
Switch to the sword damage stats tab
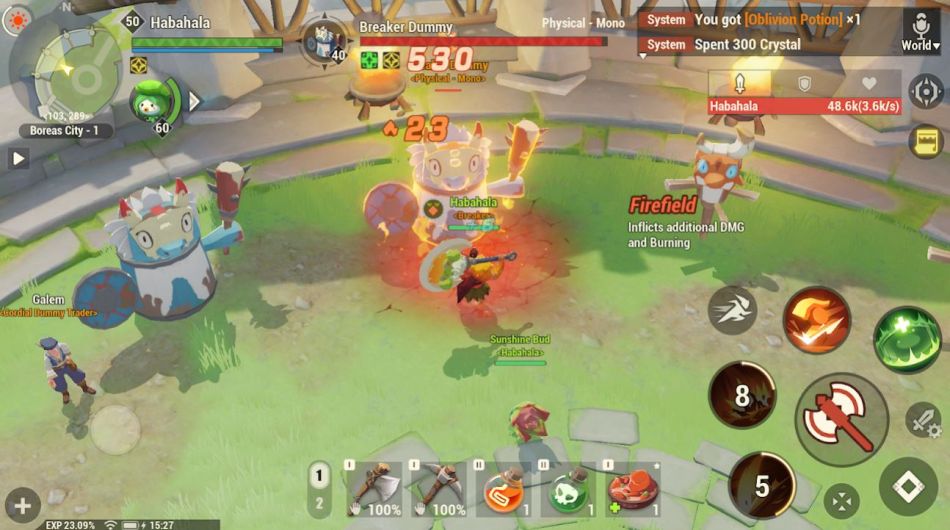pyautogui.click(x=740, y=83)
